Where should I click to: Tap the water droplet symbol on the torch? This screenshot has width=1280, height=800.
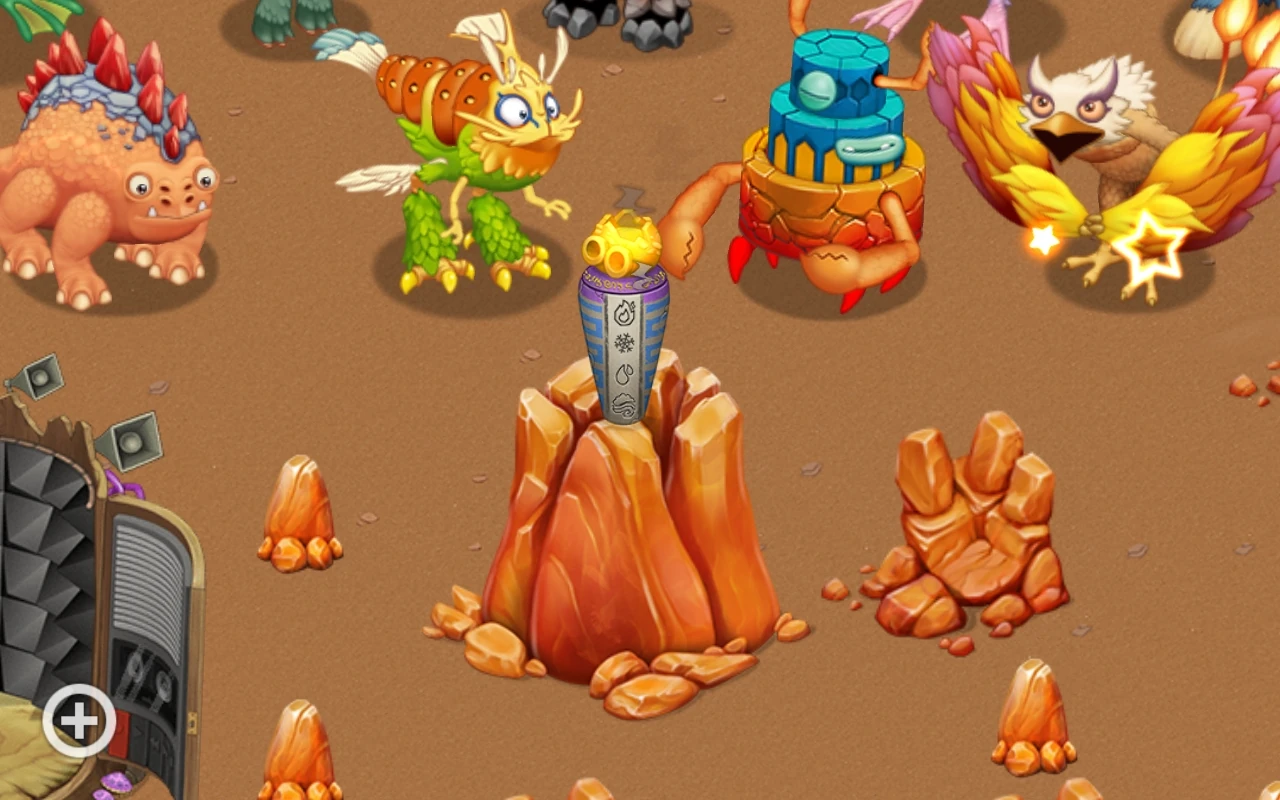[x=625, y=372]
